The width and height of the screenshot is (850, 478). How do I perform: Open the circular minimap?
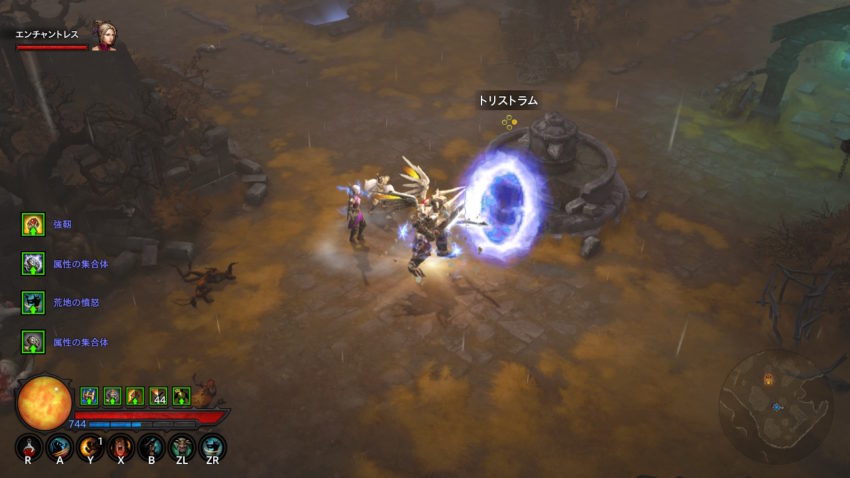tap(777, 404)
